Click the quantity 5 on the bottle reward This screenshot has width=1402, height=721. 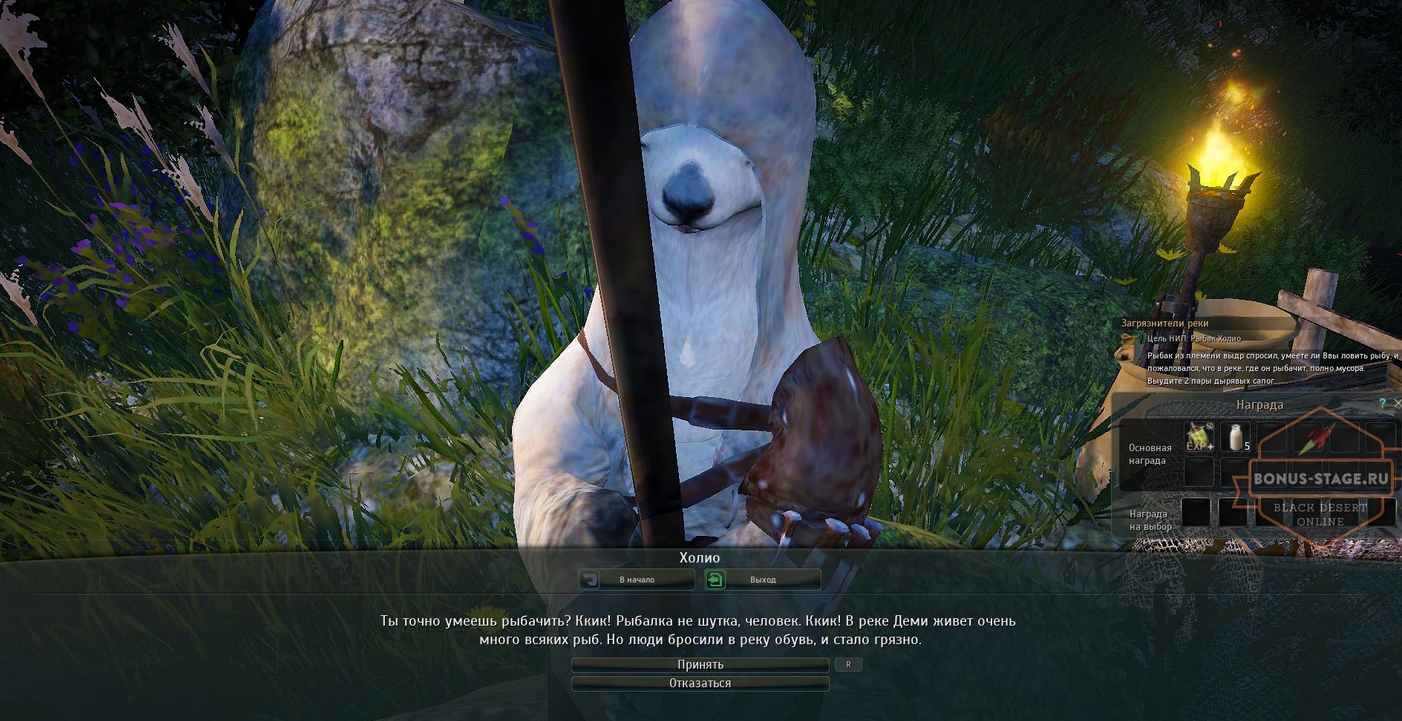(1245, 447)
